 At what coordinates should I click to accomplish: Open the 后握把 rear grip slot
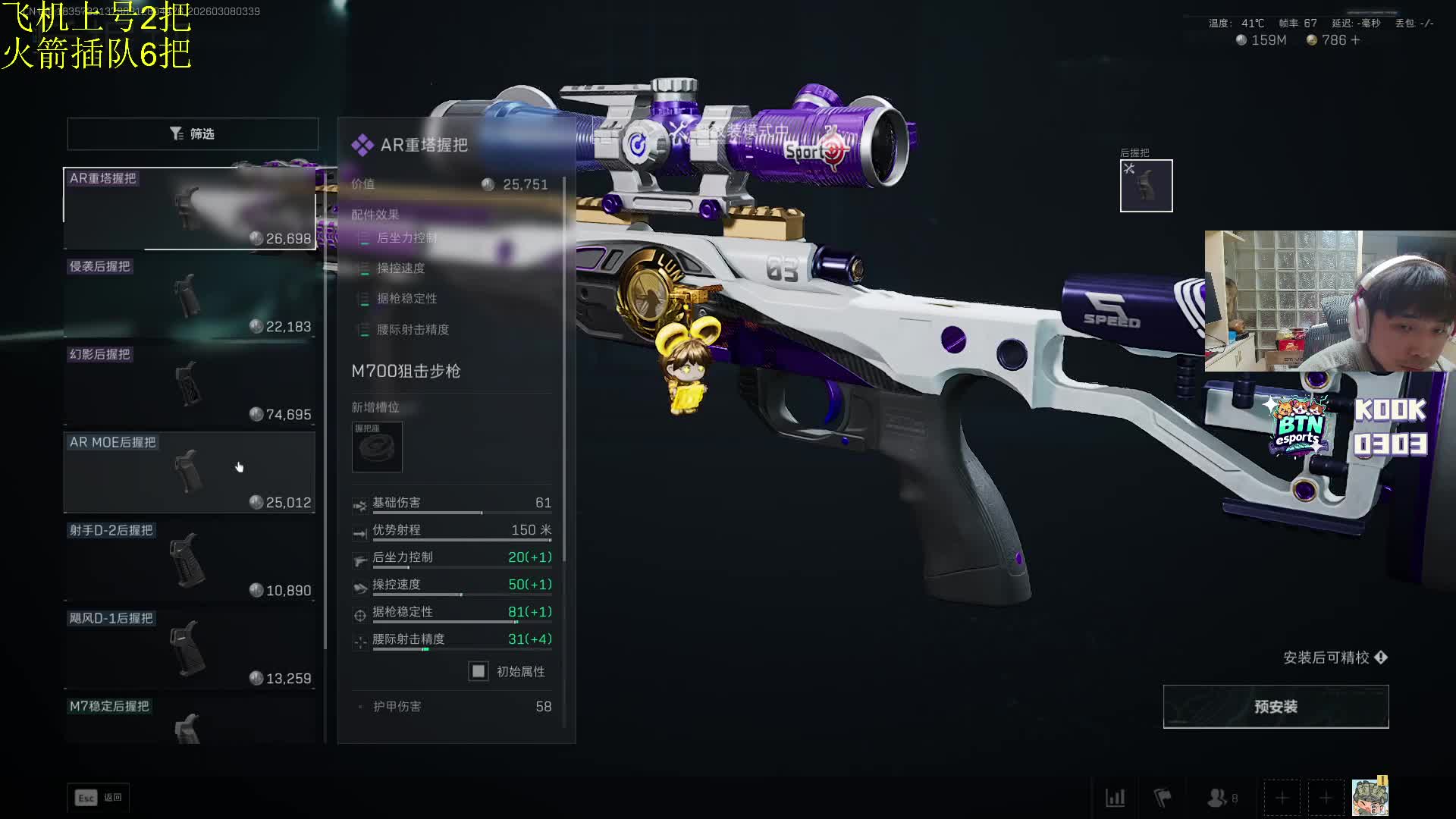[x=1146, y=186]
